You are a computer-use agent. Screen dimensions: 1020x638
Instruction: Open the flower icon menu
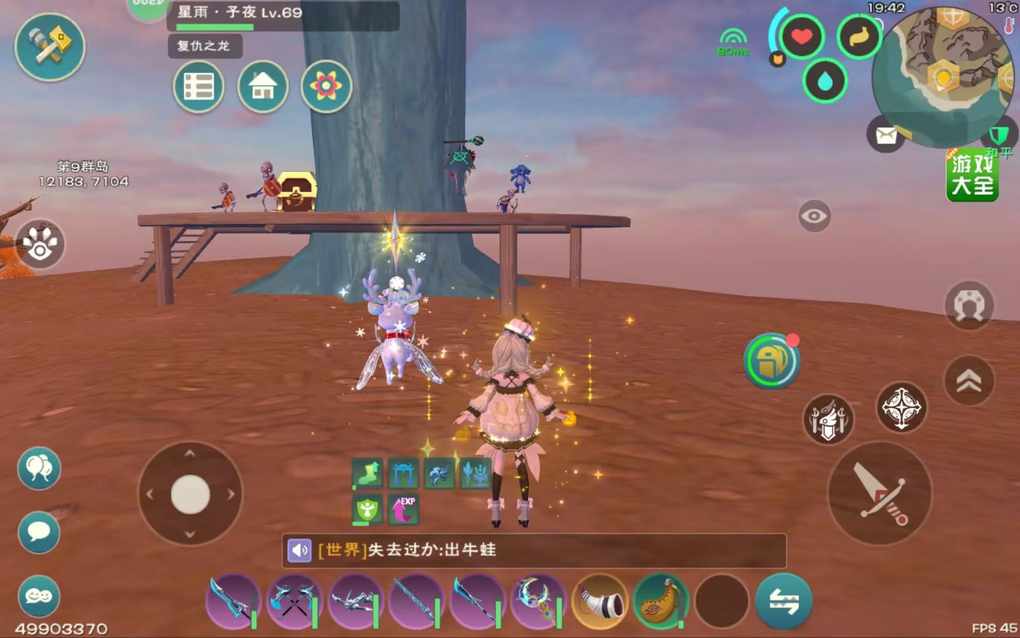[326, 87]
